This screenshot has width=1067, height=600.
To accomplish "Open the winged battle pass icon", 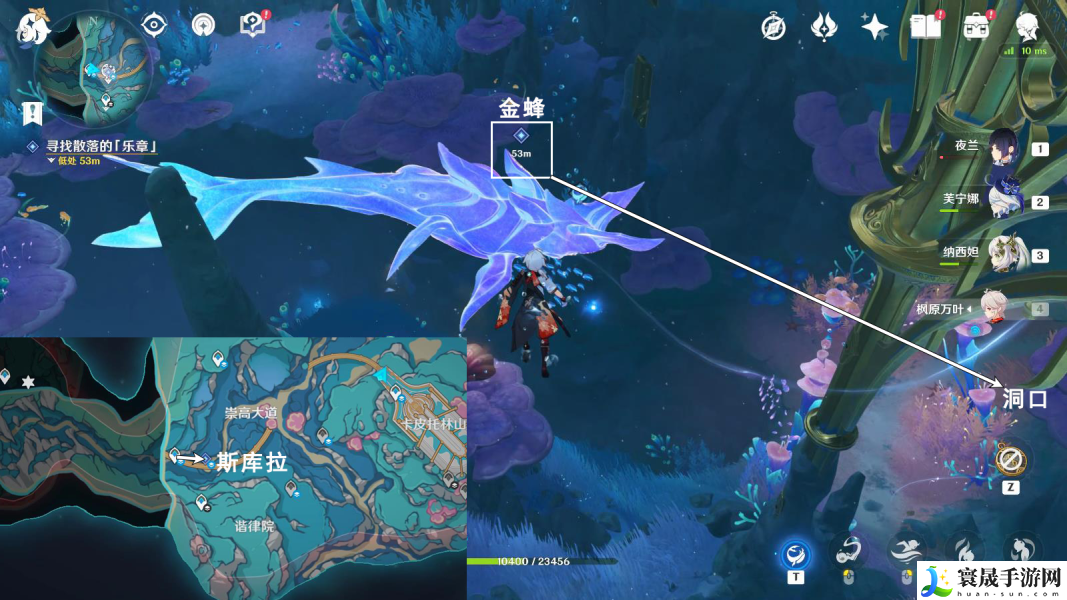I will click(x=824, y=27).
